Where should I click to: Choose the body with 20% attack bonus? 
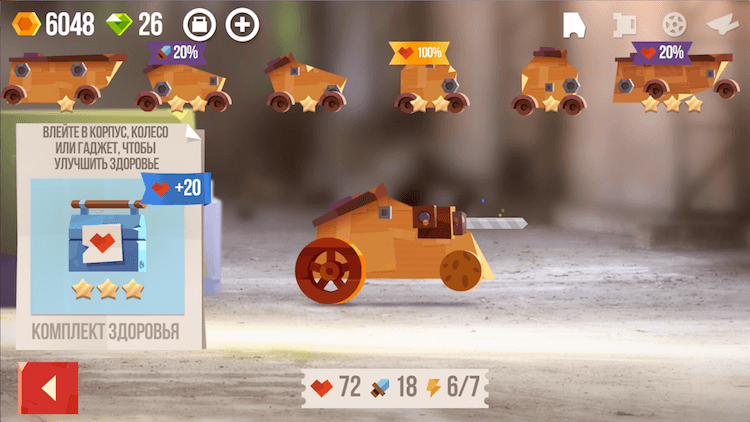click(184, 82)
